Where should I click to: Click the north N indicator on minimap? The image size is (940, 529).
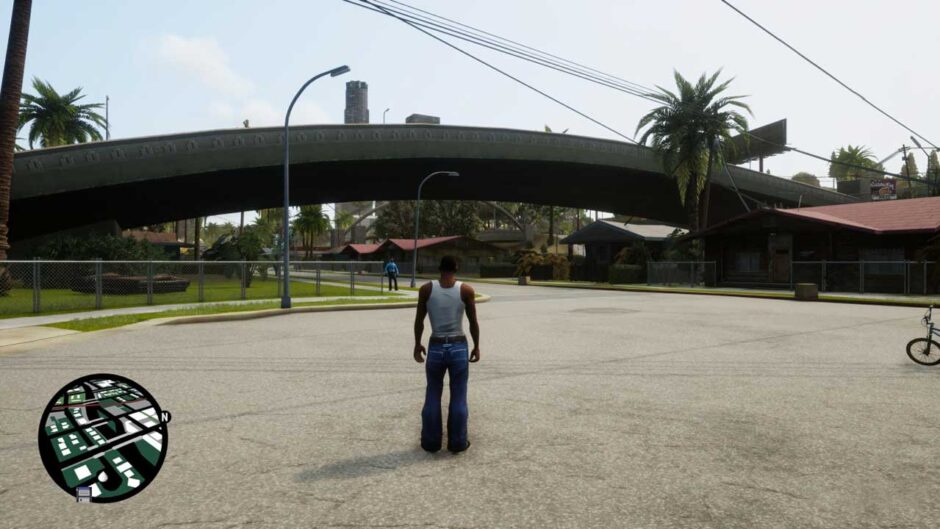[165, 417]
